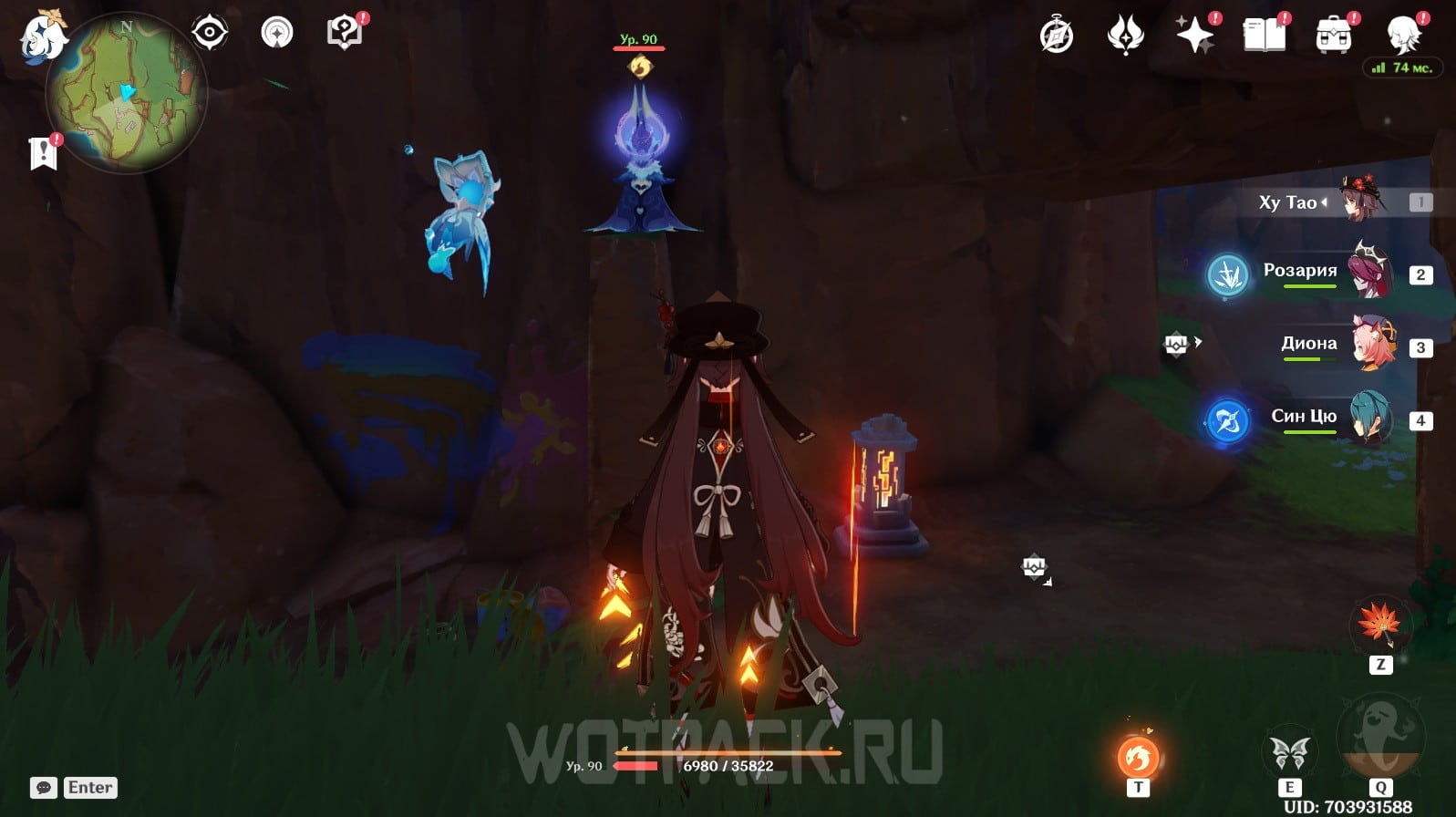The image size is (1456, 817).
Task: Open the Paimon menu icon
Action: point(41,38)
